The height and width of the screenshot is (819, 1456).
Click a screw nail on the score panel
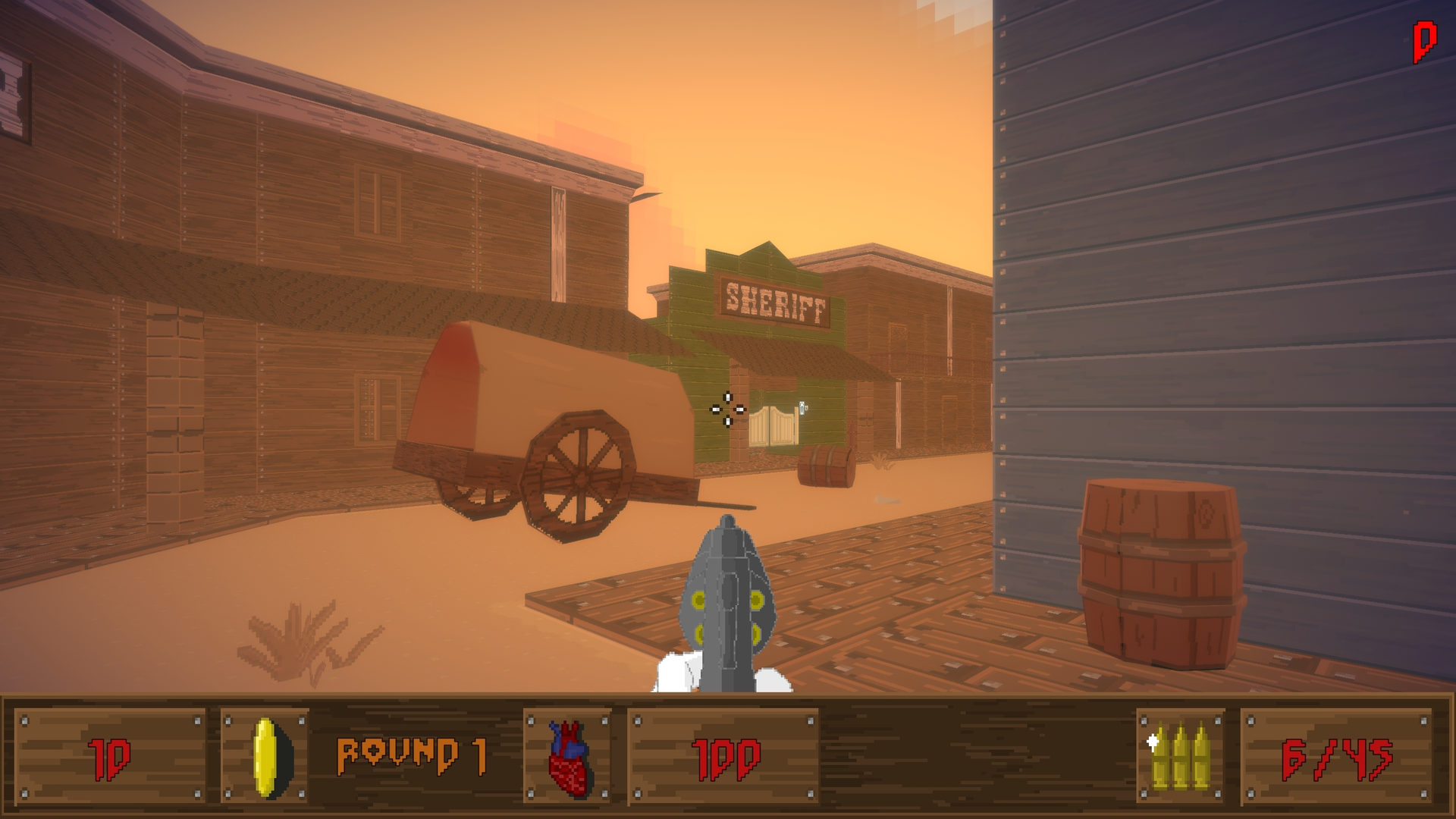point(26,722)
